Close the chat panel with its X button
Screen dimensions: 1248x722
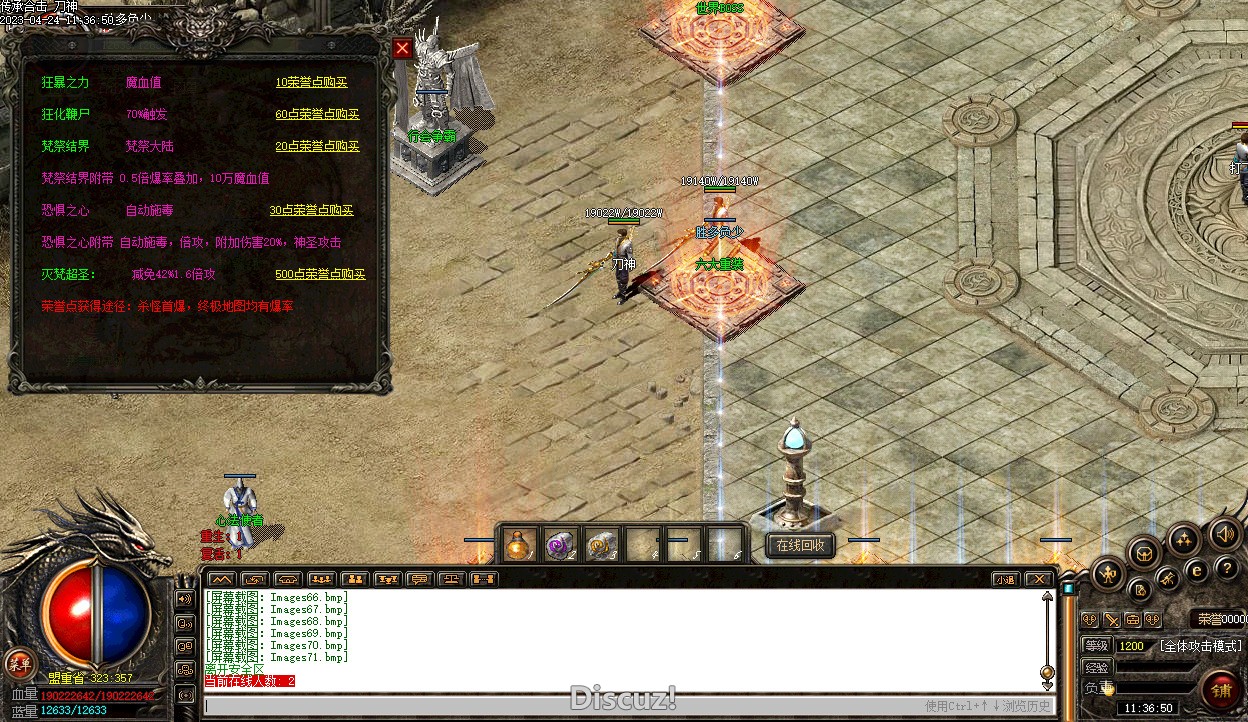(x=1039, y=579)
